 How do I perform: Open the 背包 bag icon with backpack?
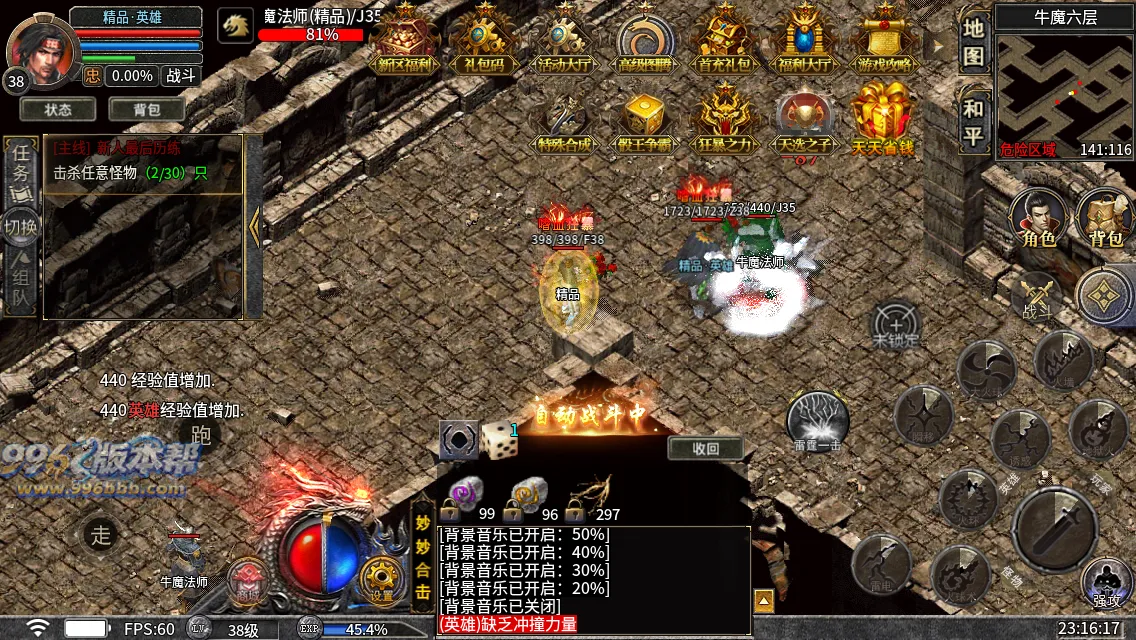(1106, 216)
